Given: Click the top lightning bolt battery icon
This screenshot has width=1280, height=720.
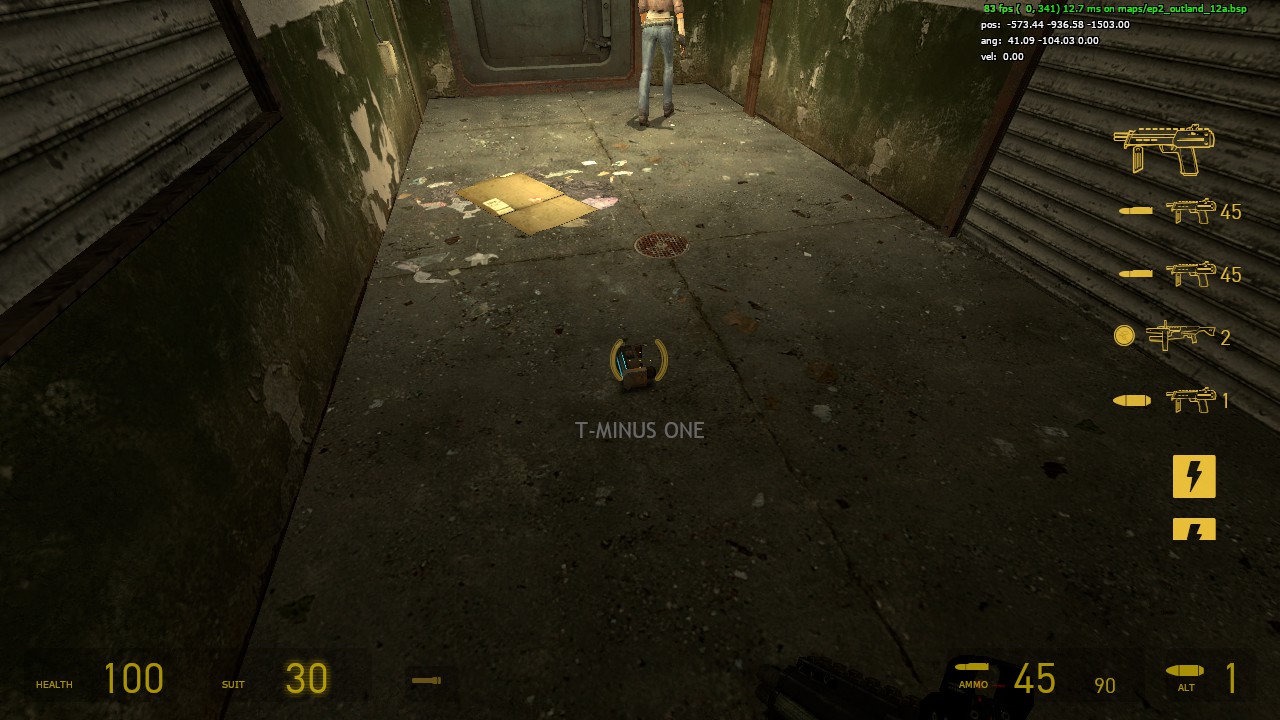Looking at the screenshot, I should [1194, 477].
